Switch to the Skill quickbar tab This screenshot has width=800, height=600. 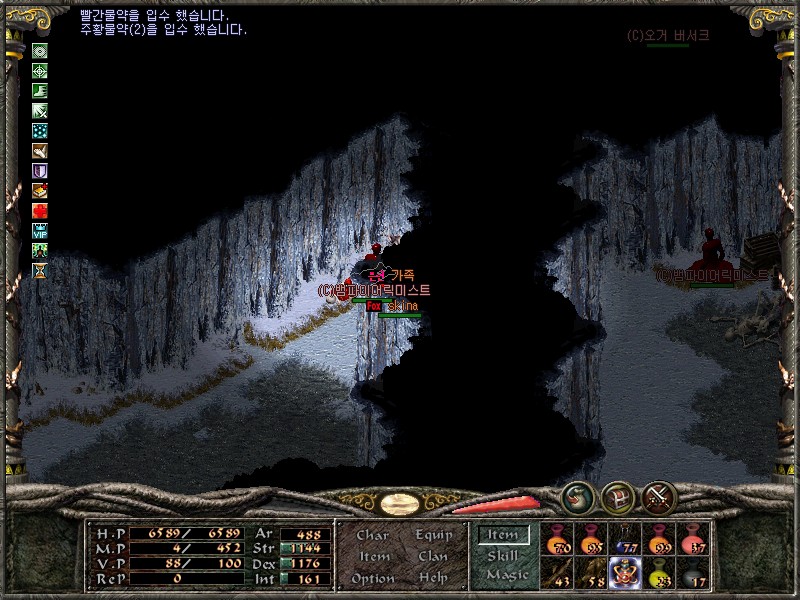tap(503, 555)
